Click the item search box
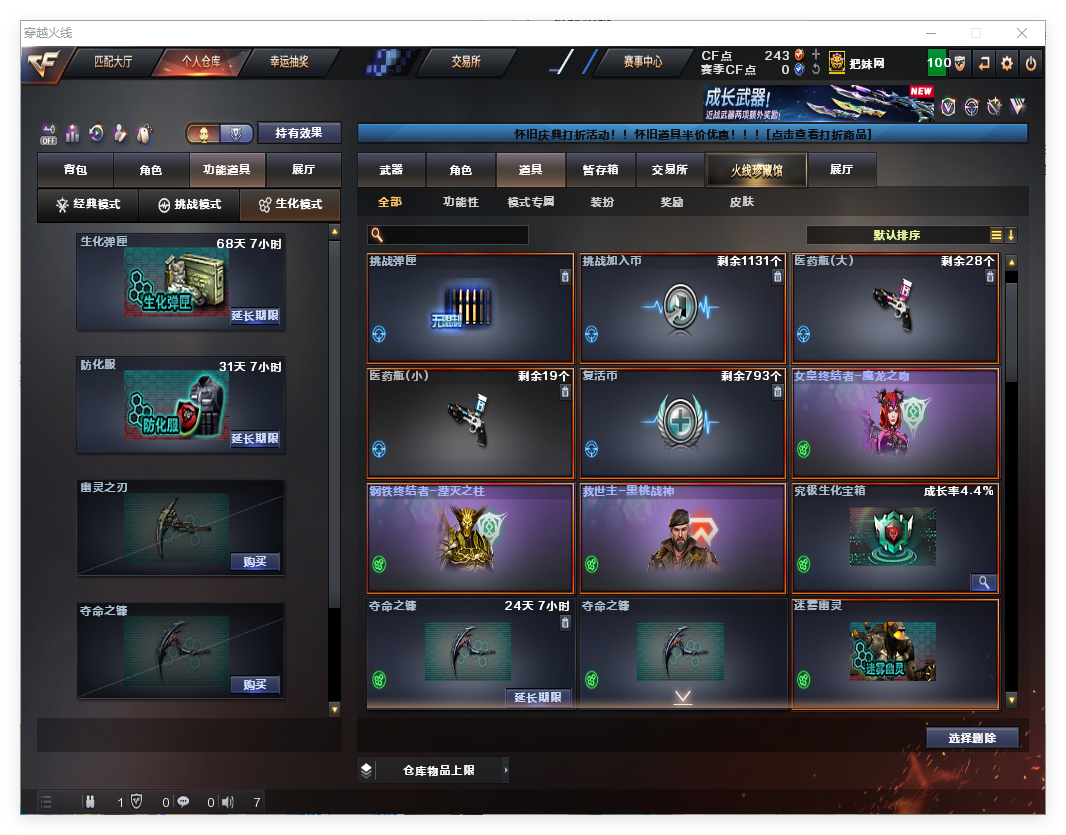This screenshot has width=1066, height=835. pos(455,236)
